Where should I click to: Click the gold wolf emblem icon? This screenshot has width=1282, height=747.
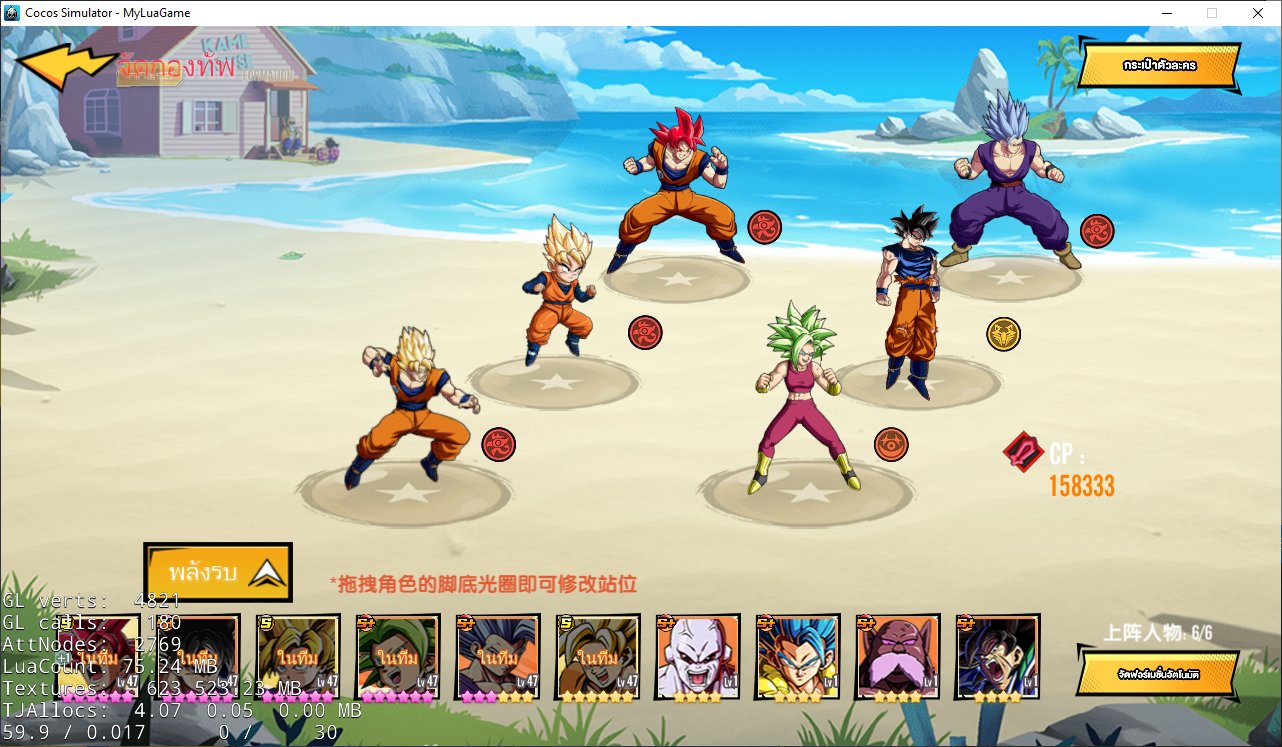(1003, 333)
